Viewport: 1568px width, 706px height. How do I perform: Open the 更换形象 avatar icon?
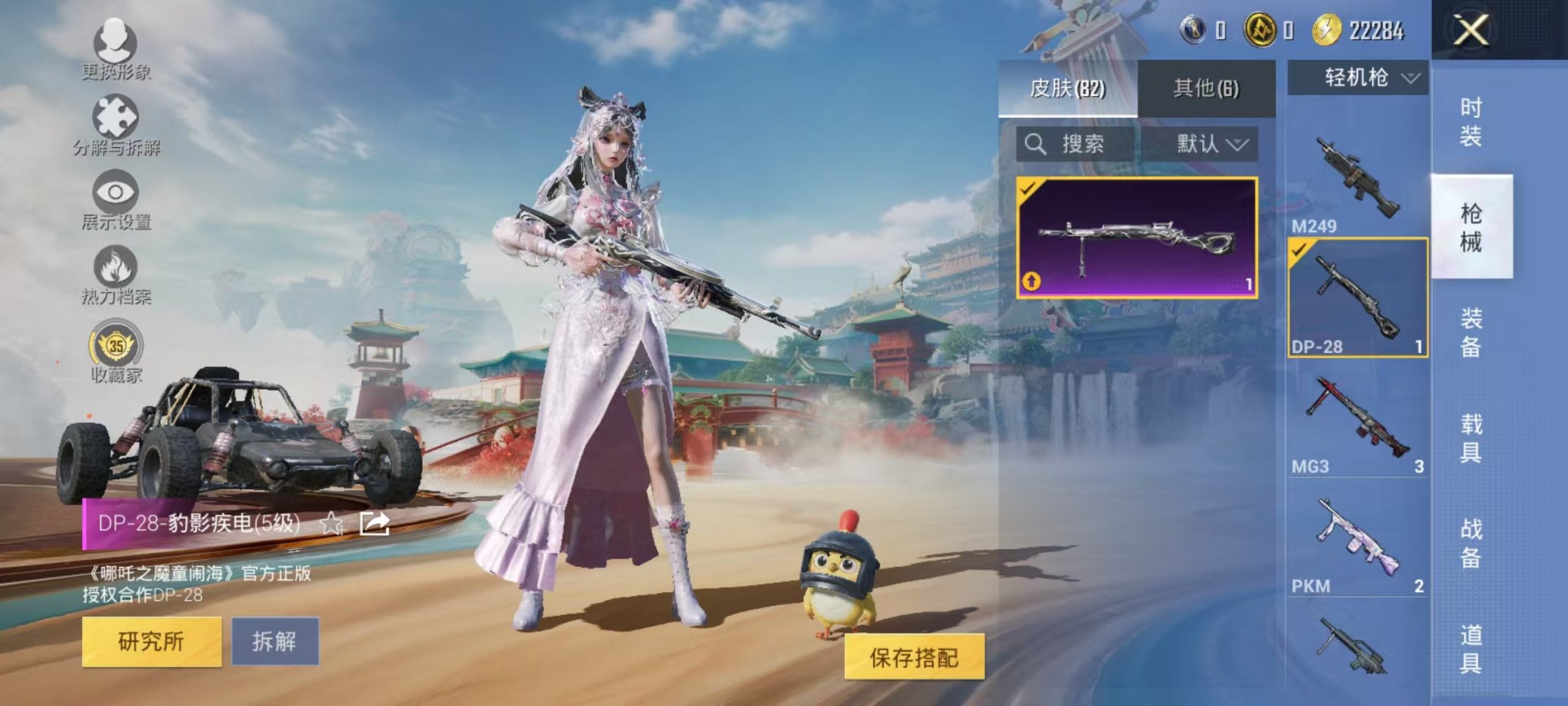(x=114, y=42)
